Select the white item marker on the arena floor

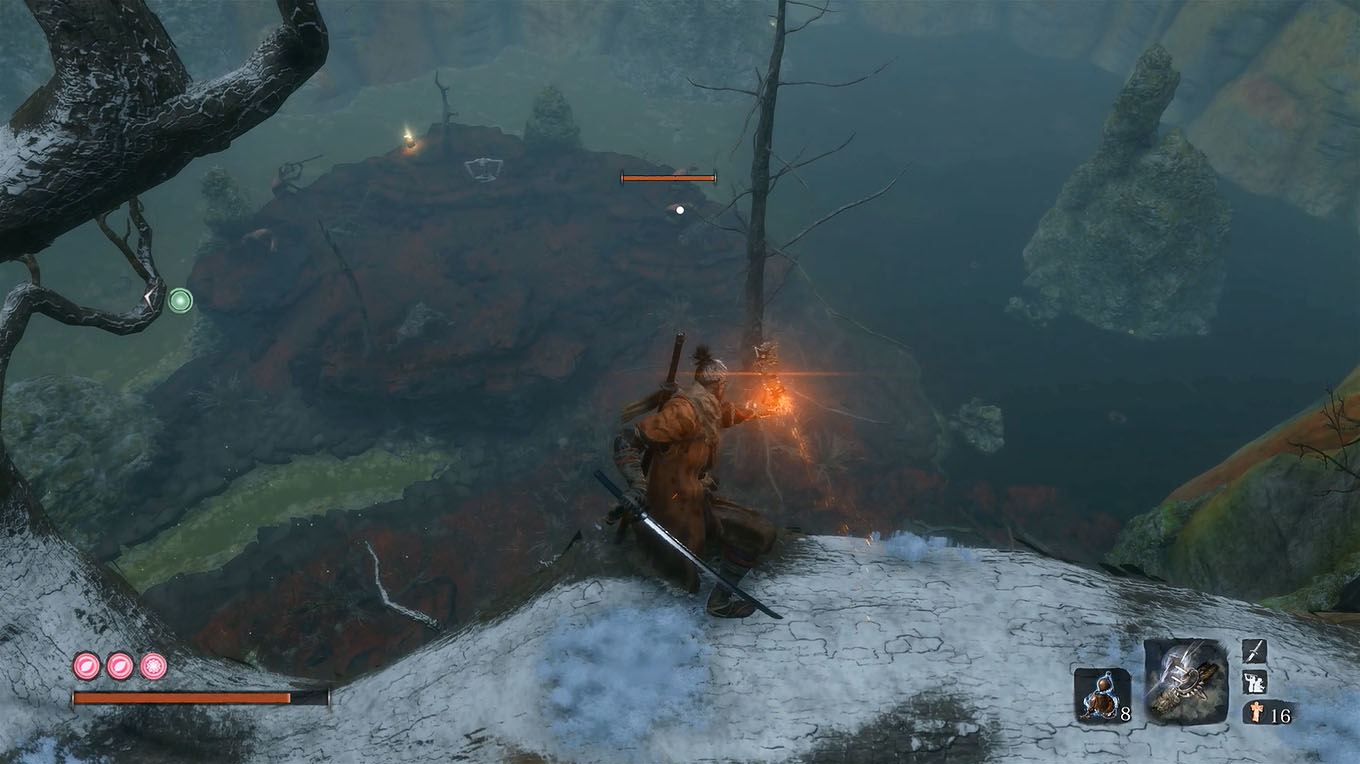coord(483,166)
